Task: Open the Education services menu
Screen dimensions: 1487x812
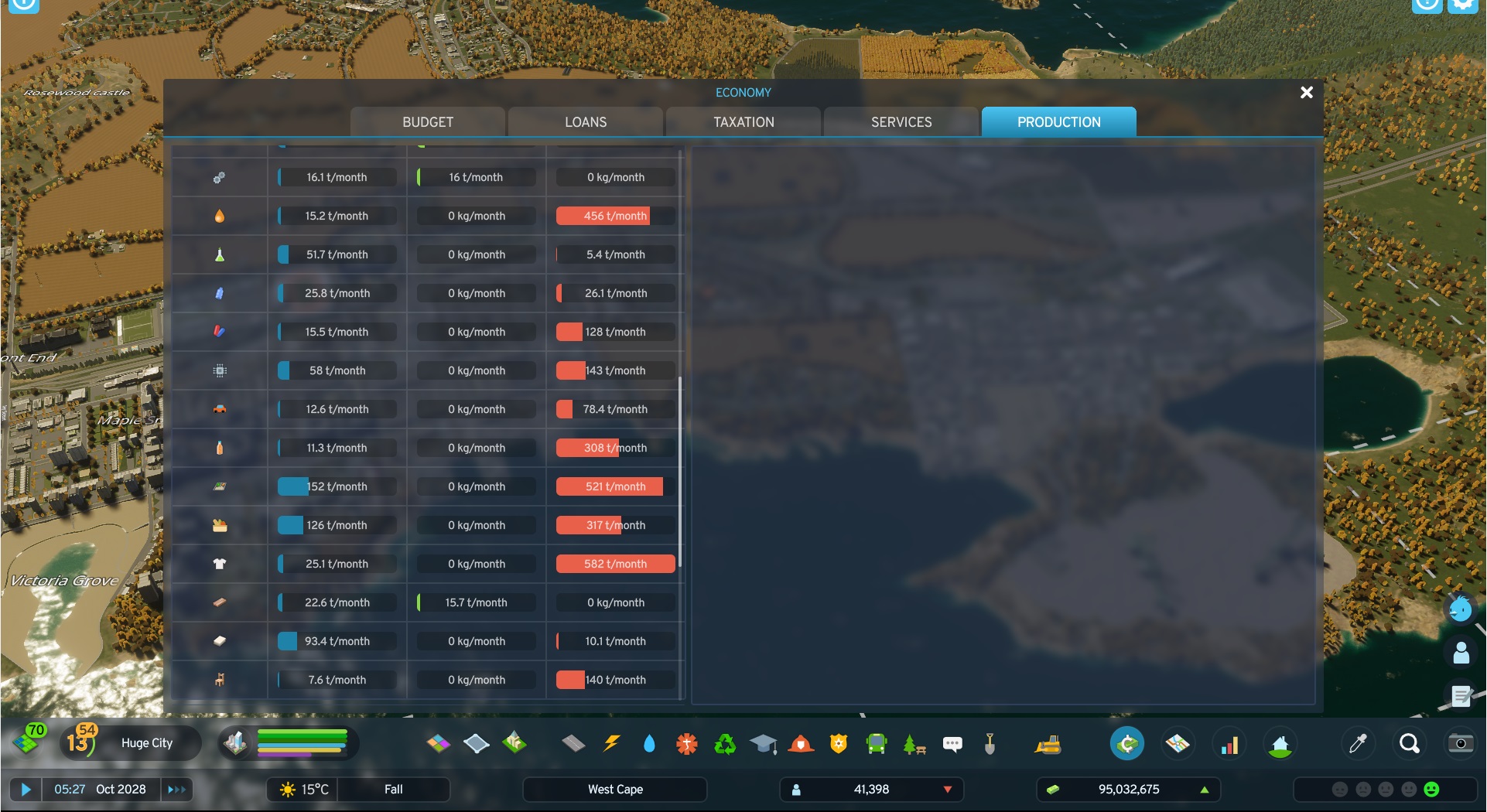Action: (763, 743)
